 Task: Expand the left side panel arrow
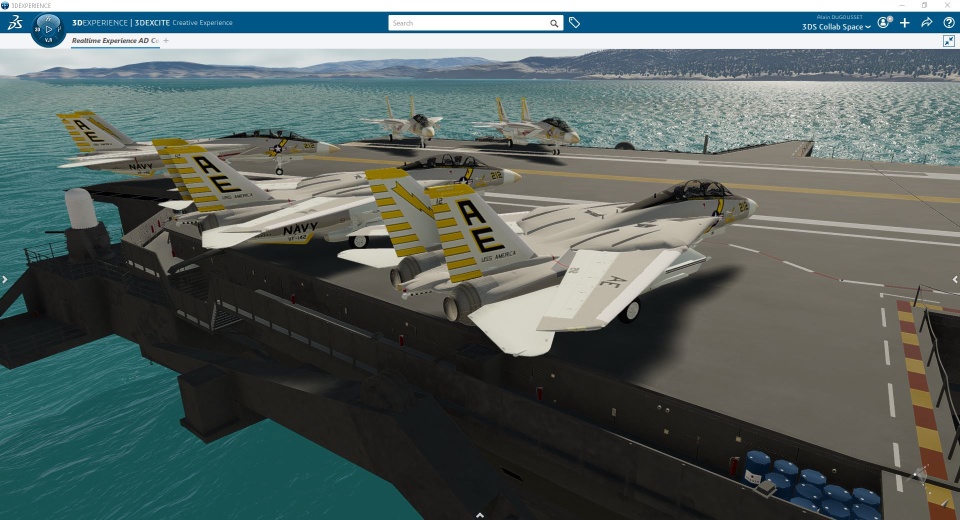click(x=4, y=280)
